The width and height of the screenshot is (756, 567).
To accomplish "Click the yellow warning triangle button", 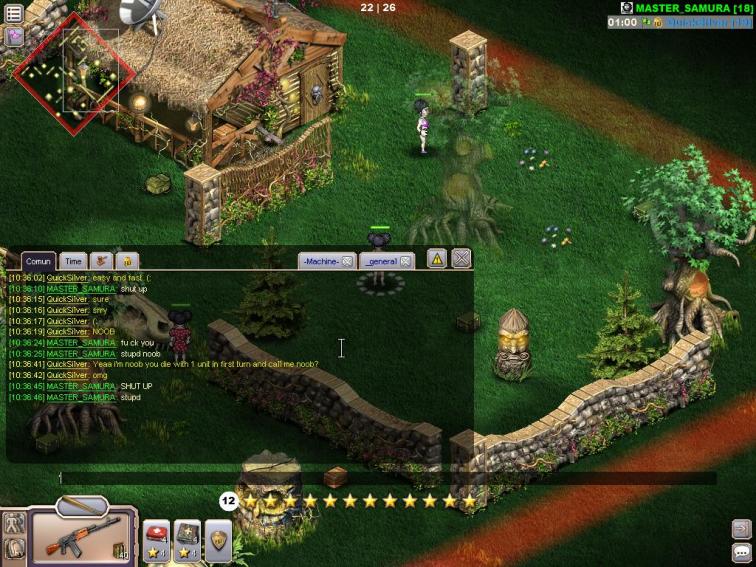I will coord(437,259).
